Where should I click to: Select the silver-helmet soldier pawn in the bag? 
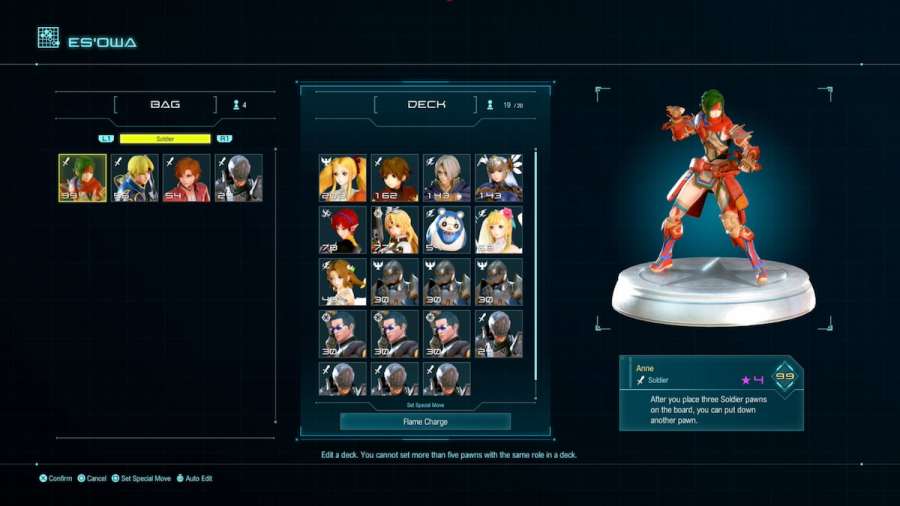tap(238, 178)
